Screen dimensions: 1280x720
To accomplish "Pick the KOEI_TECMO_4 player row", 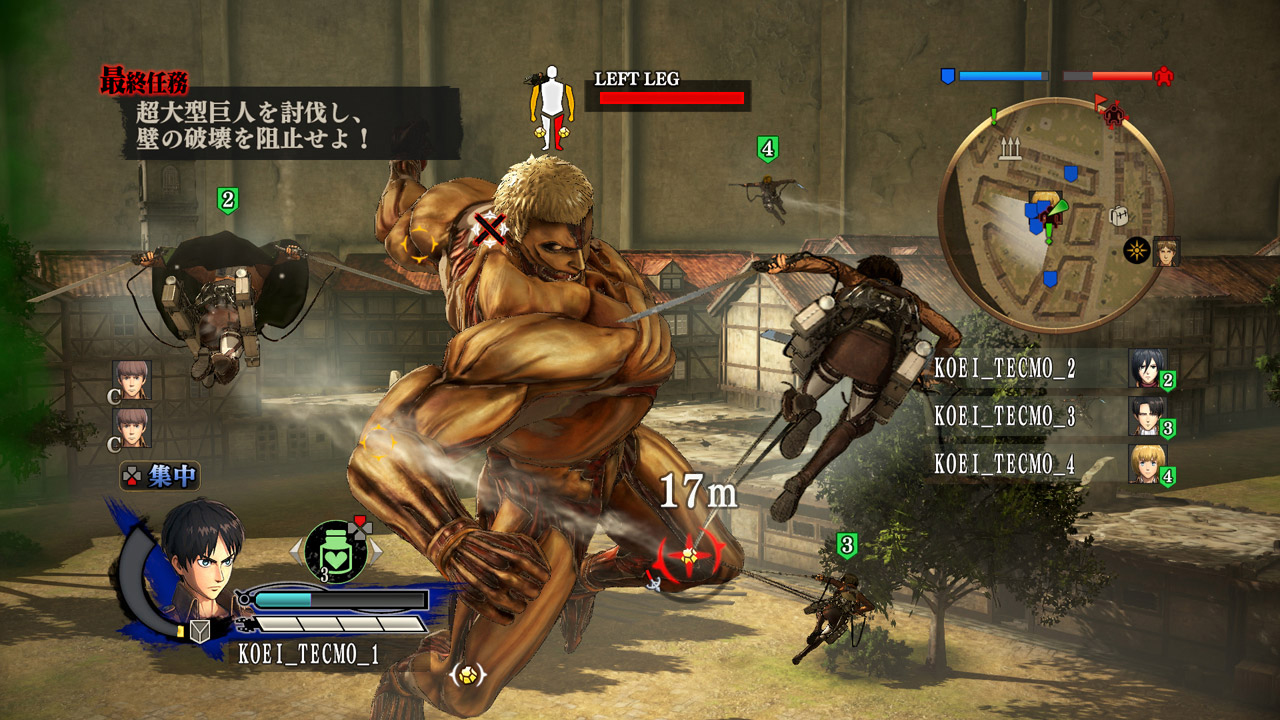I will (1048, 464).
